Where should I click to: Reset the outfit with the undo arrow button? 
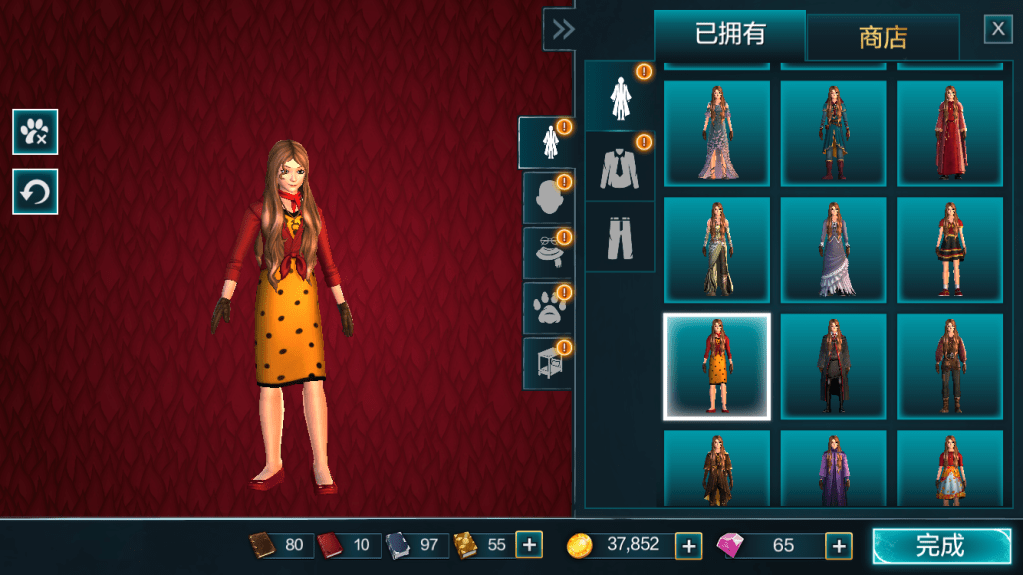click(35, 192)
